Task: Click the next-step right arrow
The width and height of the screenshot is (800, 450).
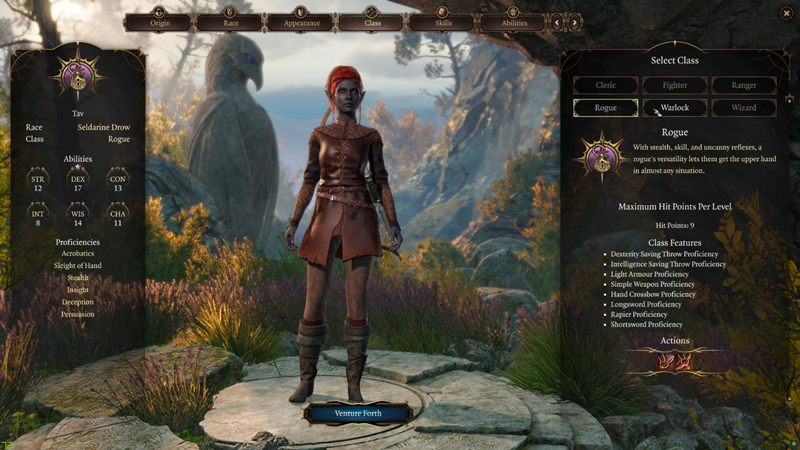Action: coord(575,21)
